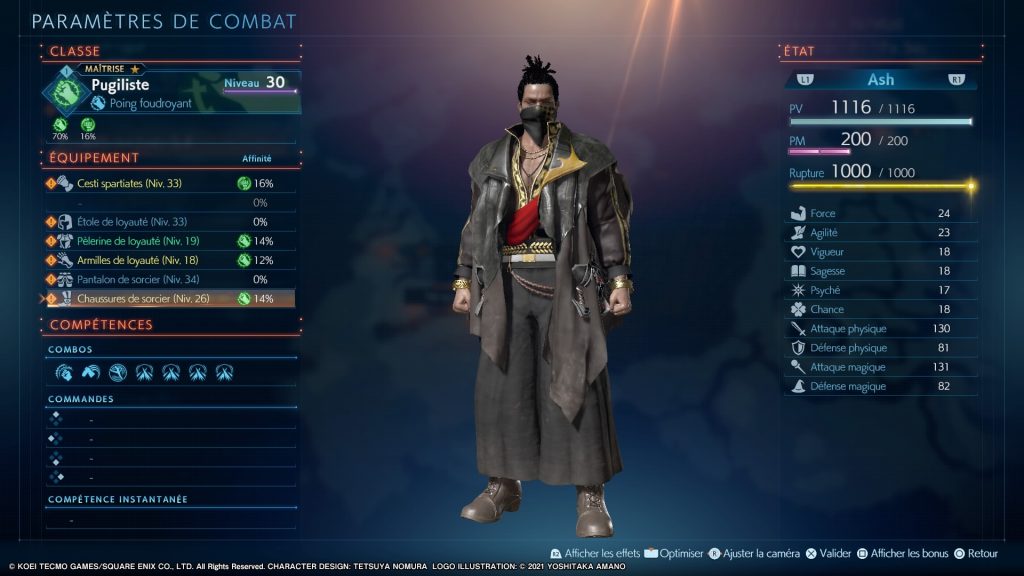Viewport: 1024px width, 576px height.
Task: Open the Compétence instantanée slot
Action: [x=170, y=520]
